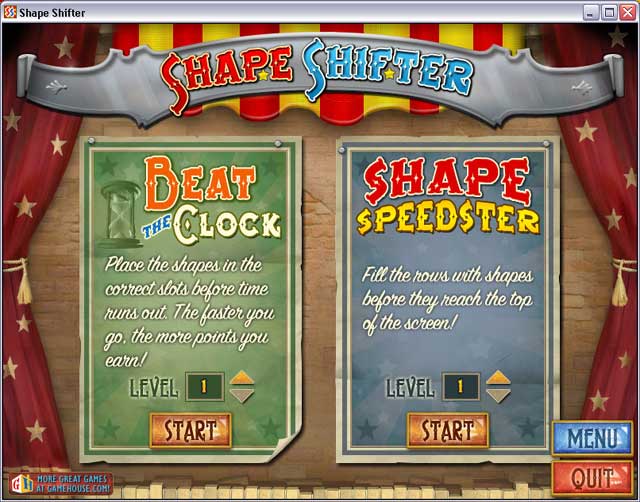Screen dimensions: 640x502
Task: Start the Shape Speedster mode
Action: [447, 431]
